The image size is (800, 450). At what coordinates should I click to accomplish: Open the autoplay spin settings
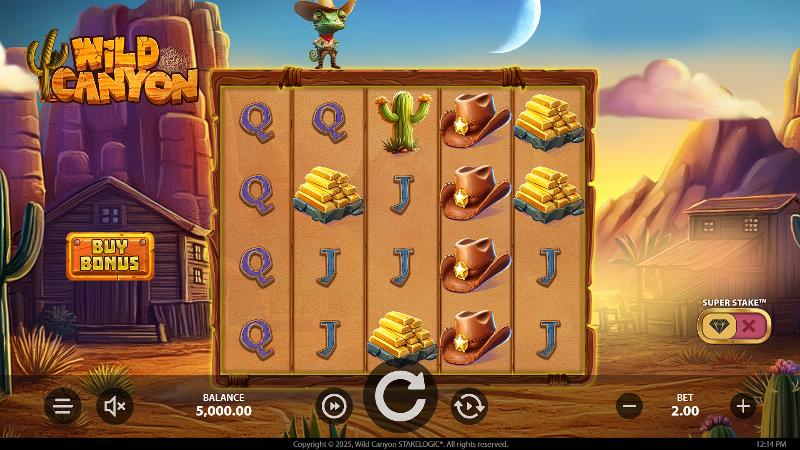(467, 406)
